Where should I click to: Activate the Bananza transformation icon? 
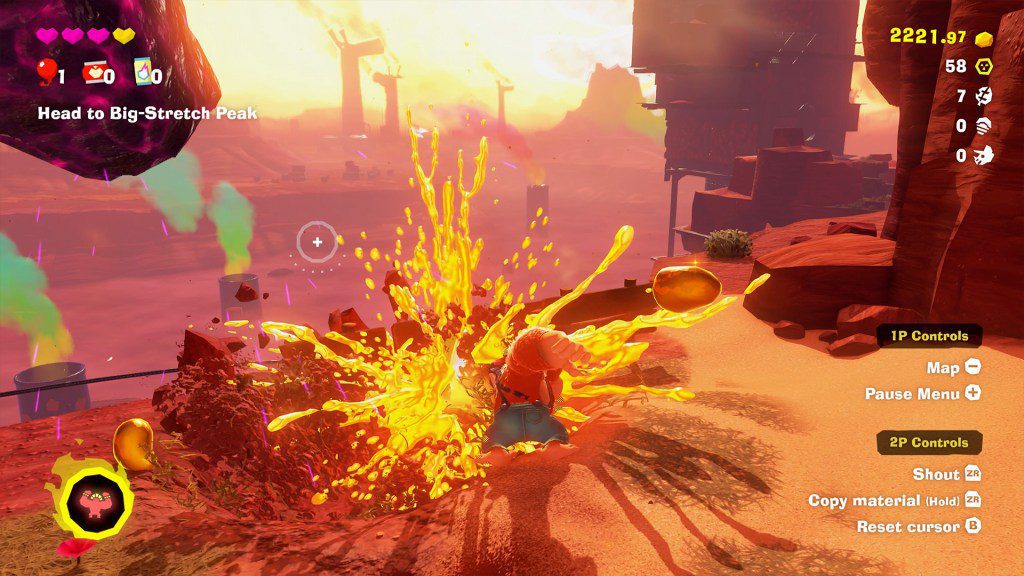(x=97, y=494)
